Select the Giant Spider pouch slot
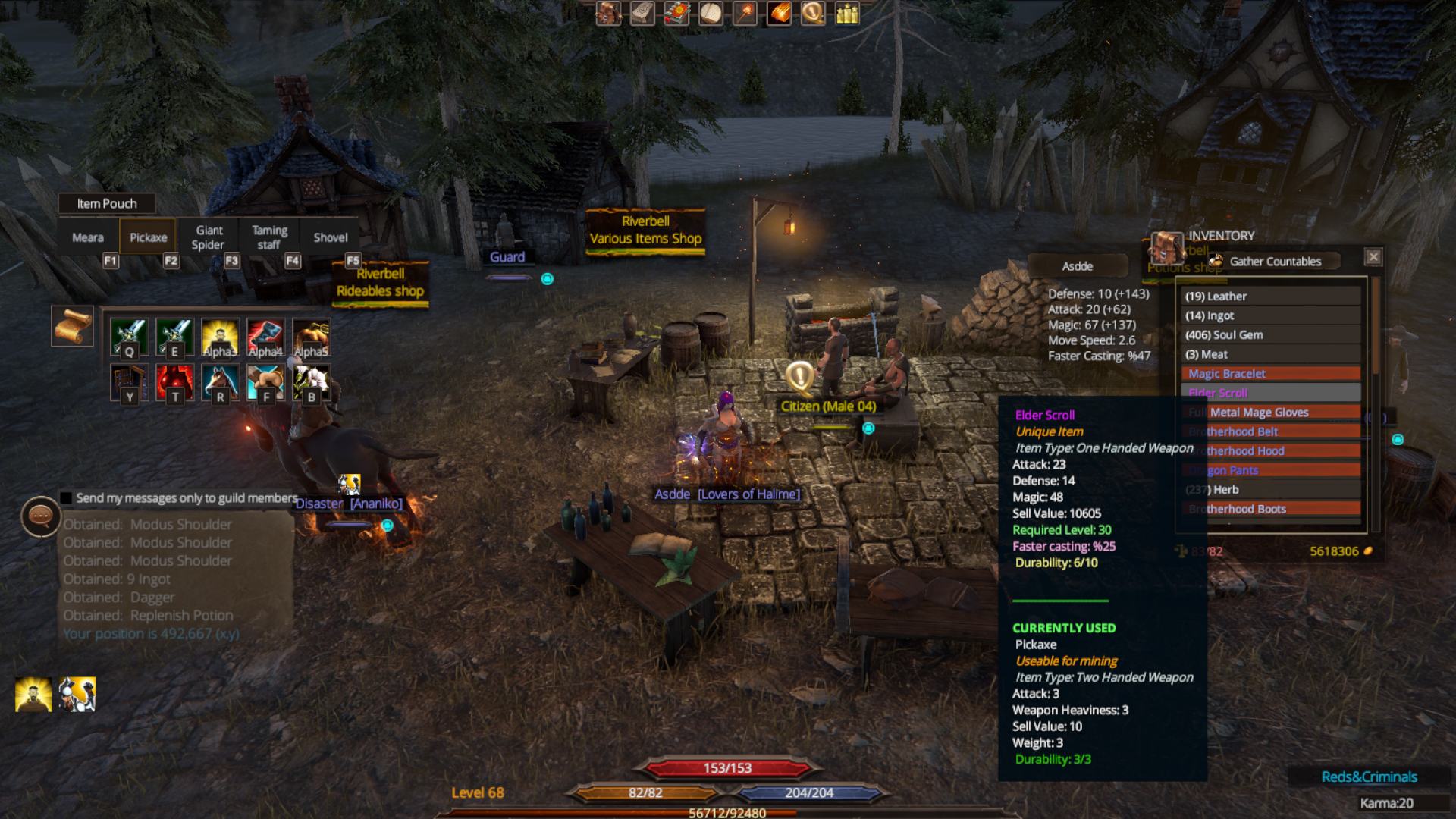1456x819 pixels. [x=209, y=238]
